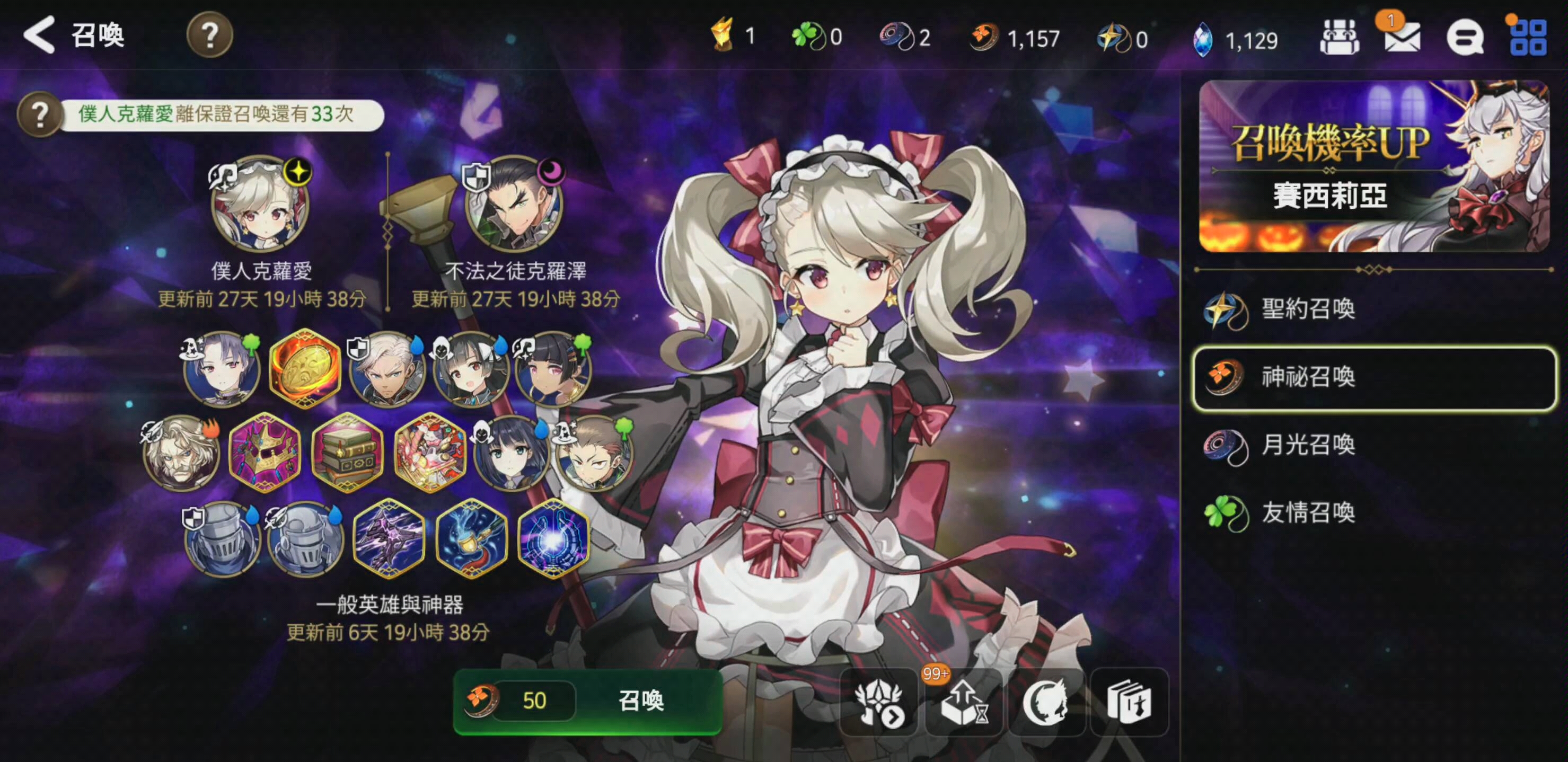Open the mailbox with notification badge
Viewport: 1568px width, 762px height.
1402,38
